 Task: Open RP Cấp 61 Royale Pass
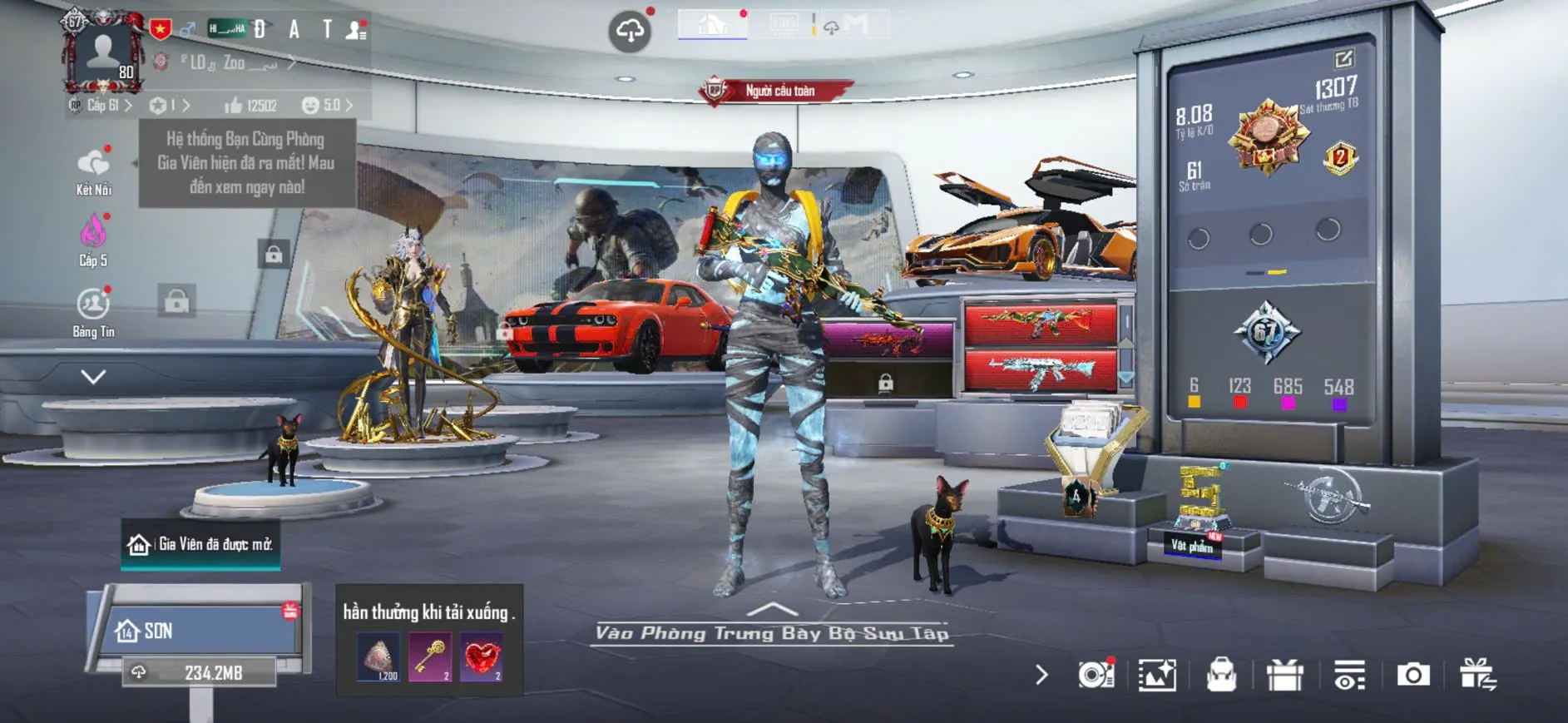101,106
